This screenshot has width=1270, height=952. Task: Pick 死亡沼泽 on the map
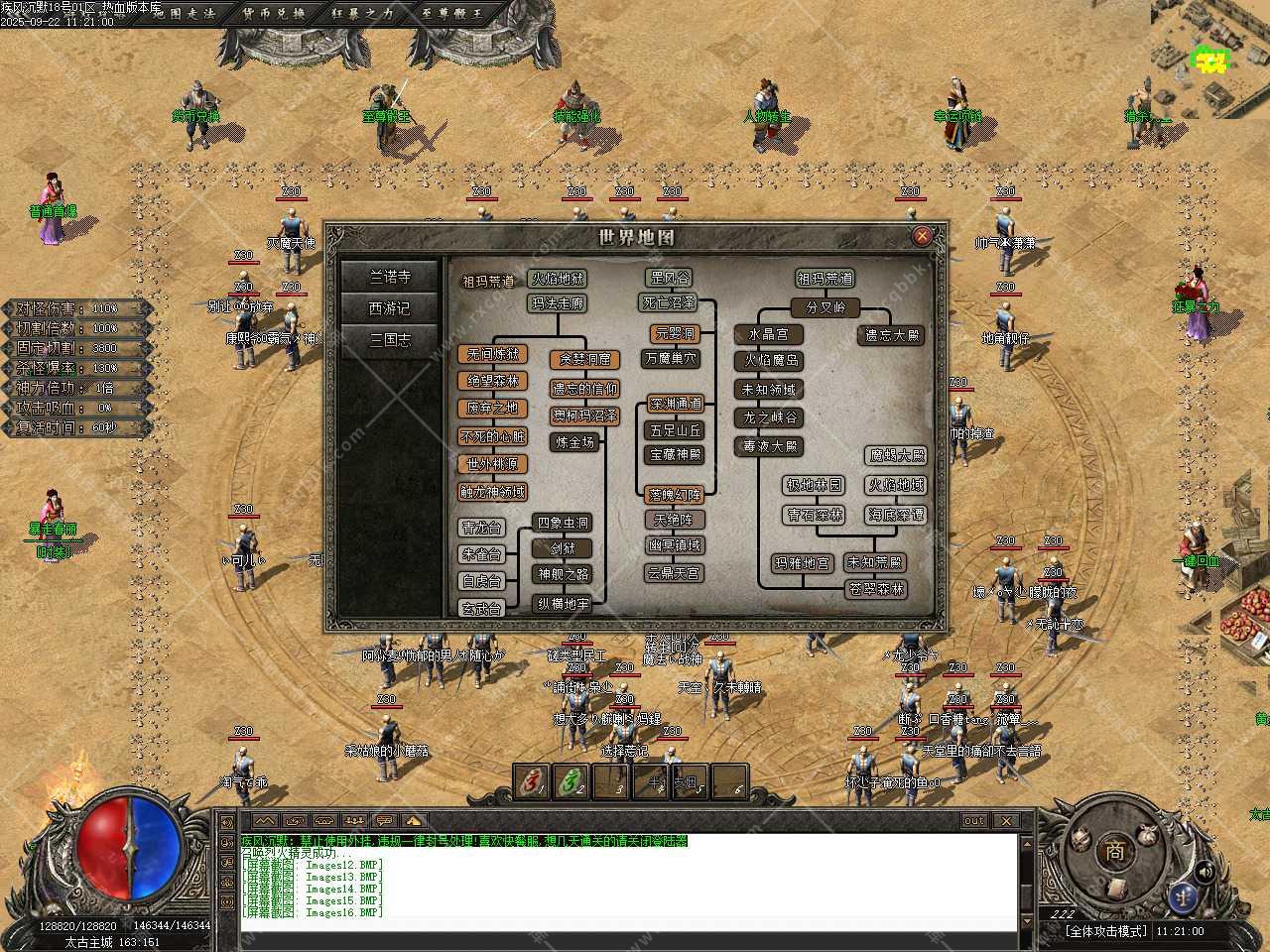pyautogui.click(x=670, y=302)
